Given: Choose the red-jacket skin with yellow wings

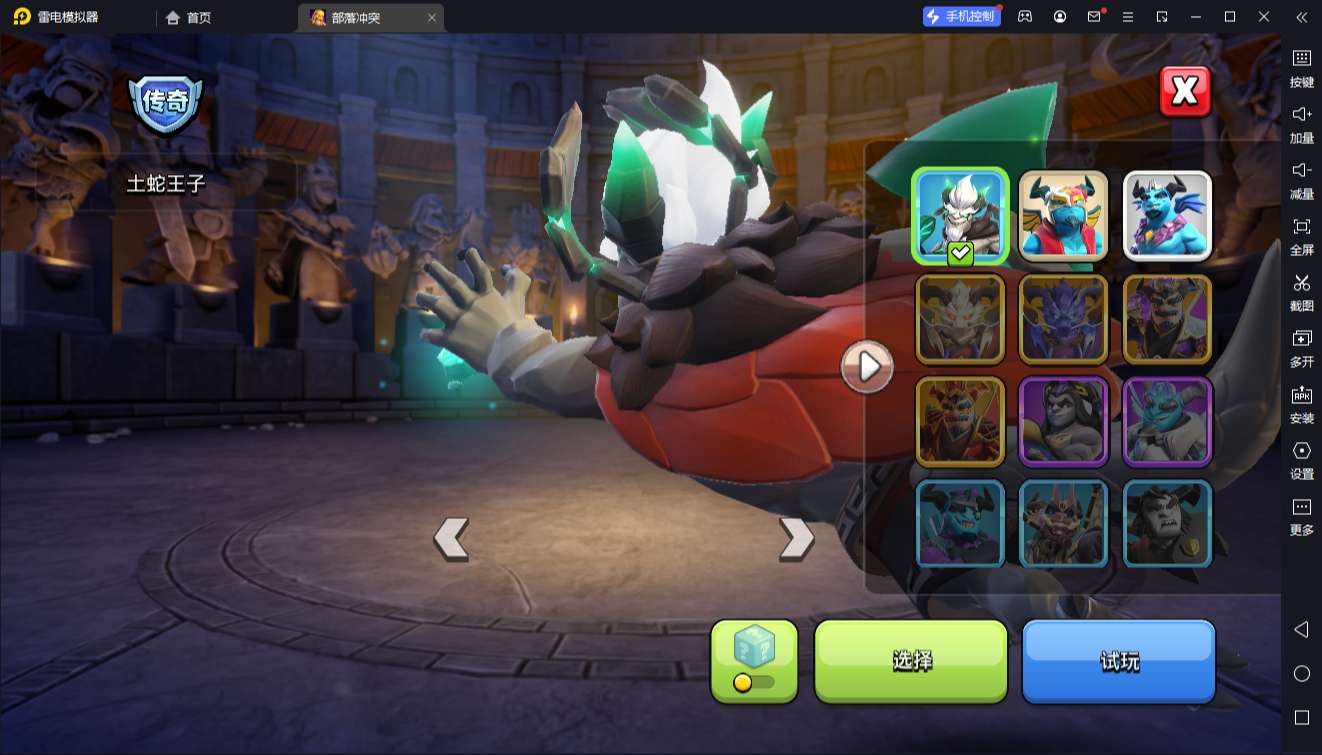Looking at the screenshot, I should click(x=1063, y=215).
